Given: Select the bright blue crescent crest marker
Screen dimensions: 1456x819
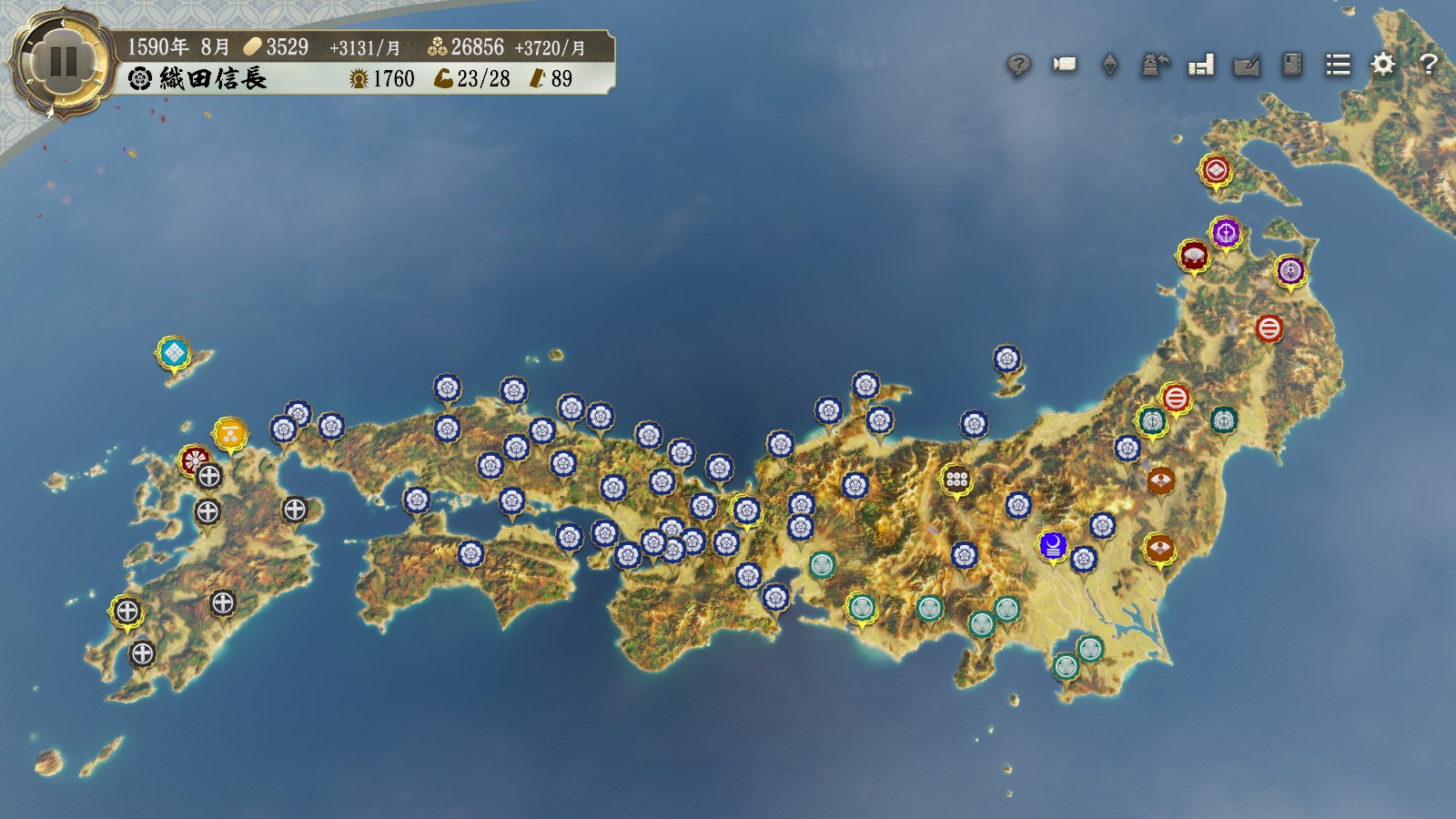Looking at the screenshot, I should coord(1053,545).
